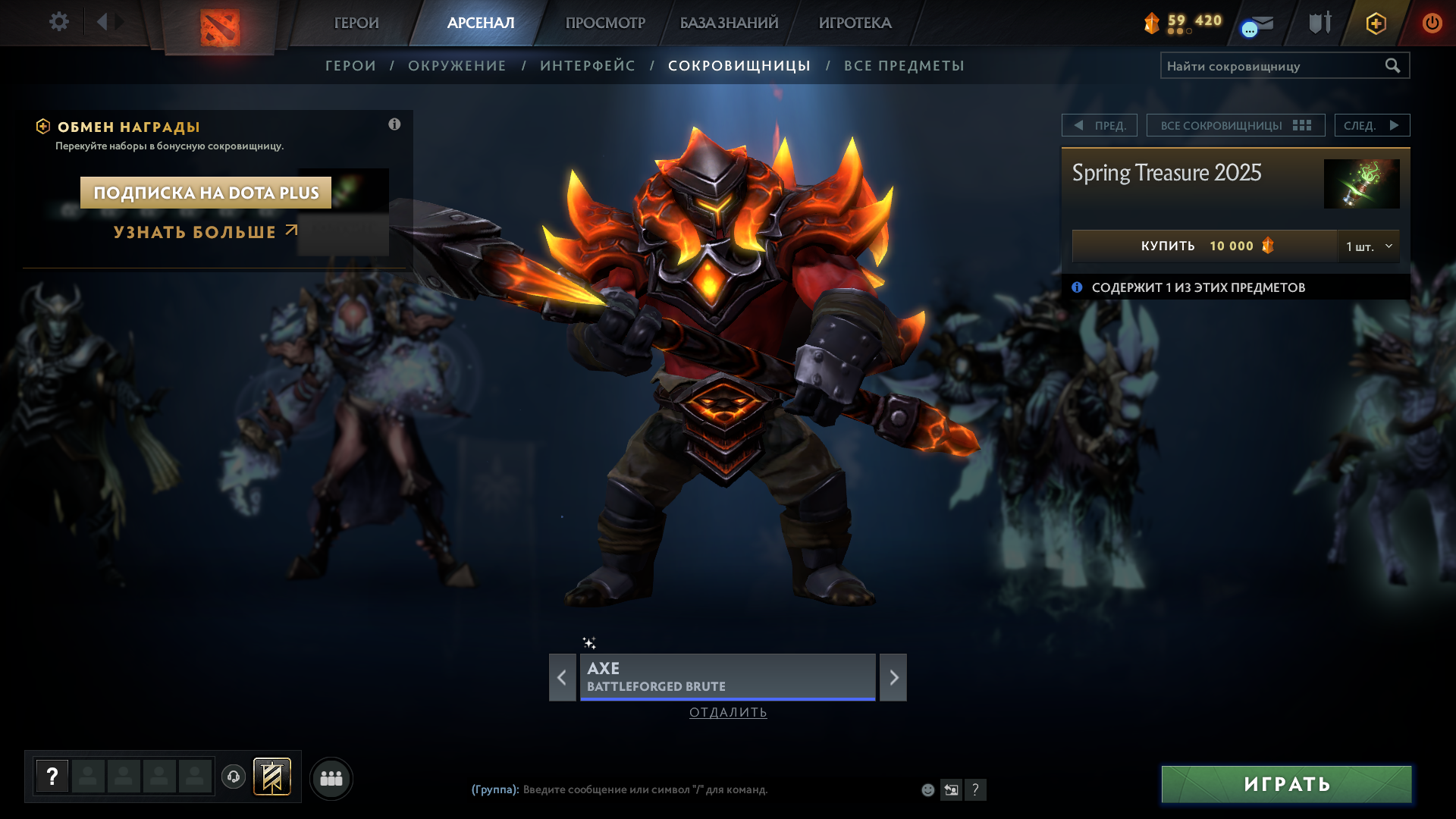
Task: Open the quantity dropdown showing 1 шт.
Action: point(1369,246)
